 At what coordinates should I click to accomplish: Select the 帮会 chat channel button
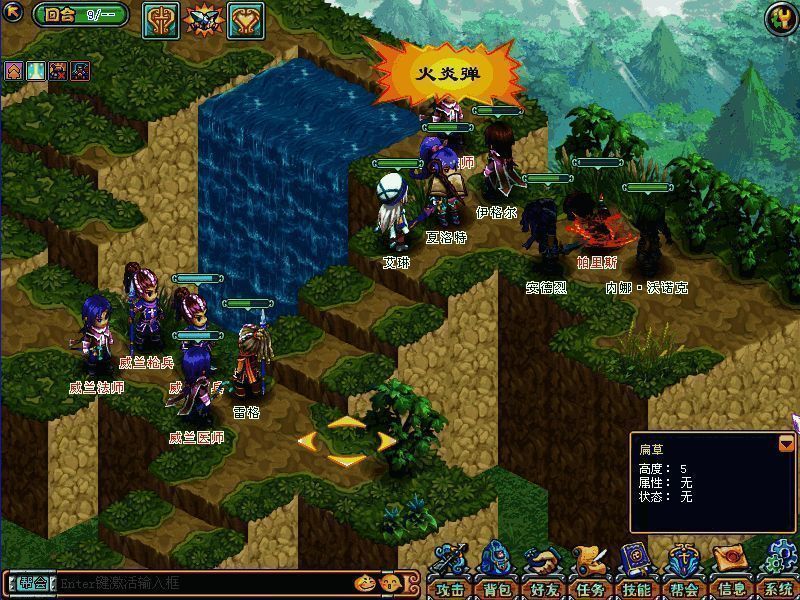coord(31,582)
